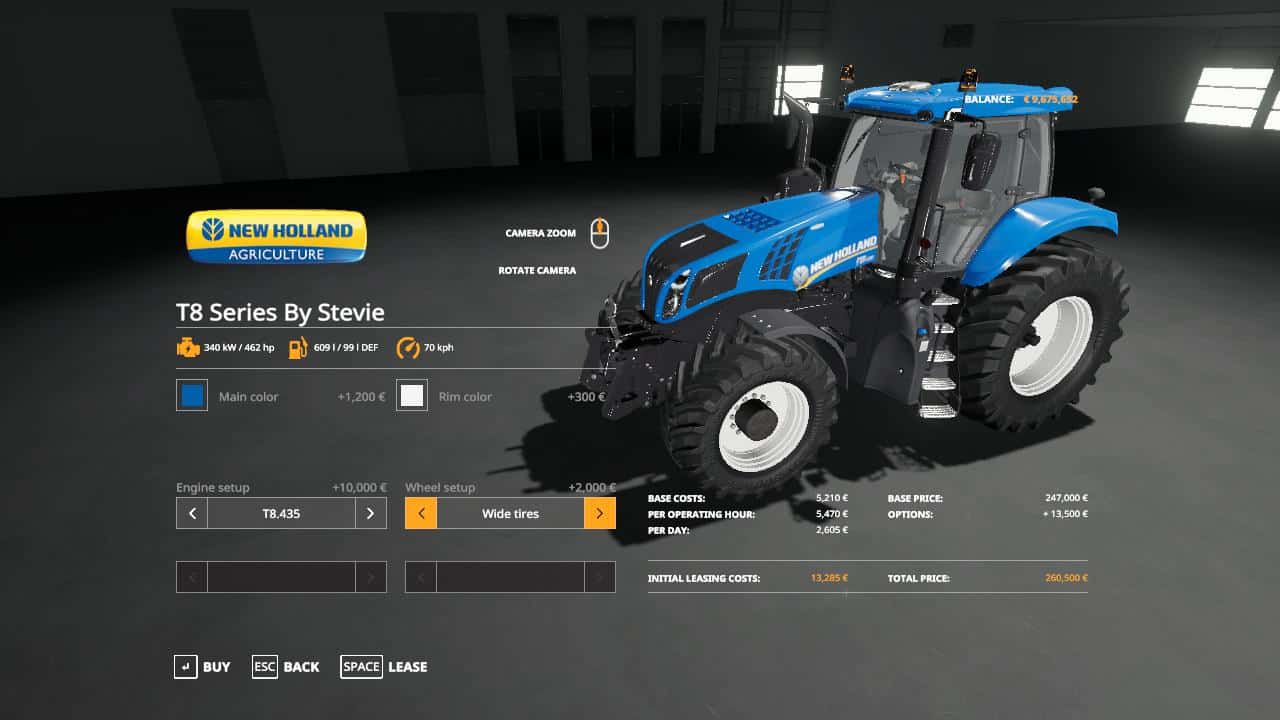This screenshot has width=1280, height=720.
Task: Click the New Holland Agriculture brand logo
Action: coord(276,236)
